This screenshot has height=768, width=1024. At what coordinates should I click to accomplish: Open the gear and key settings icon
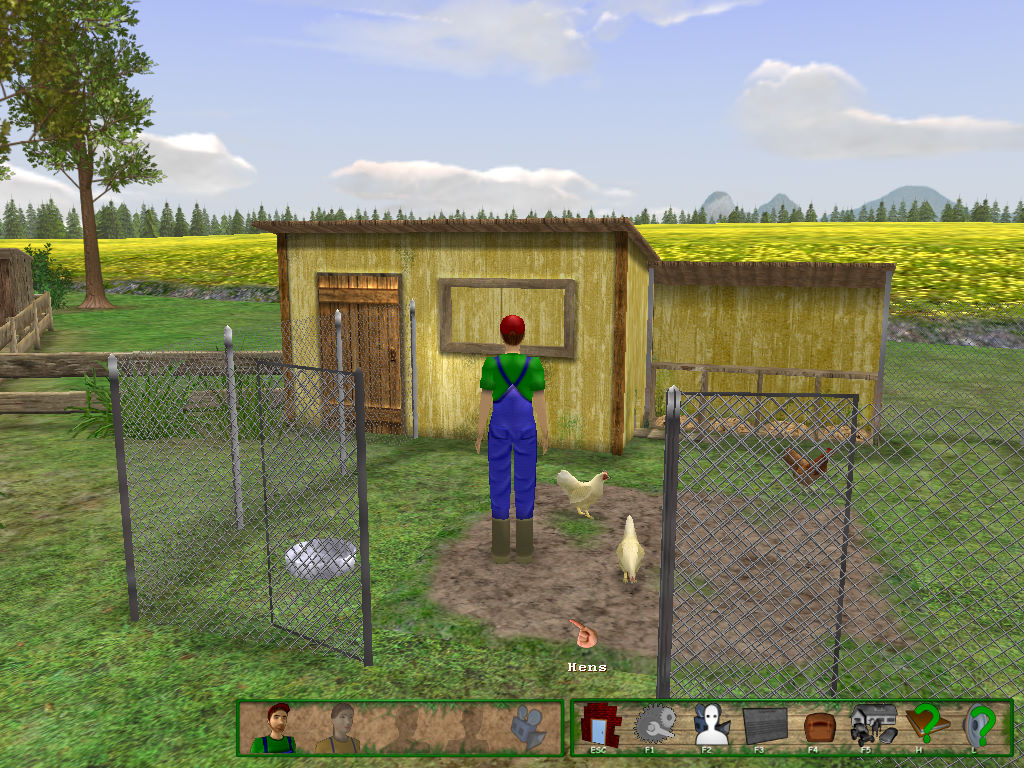(x=654, y=724)
